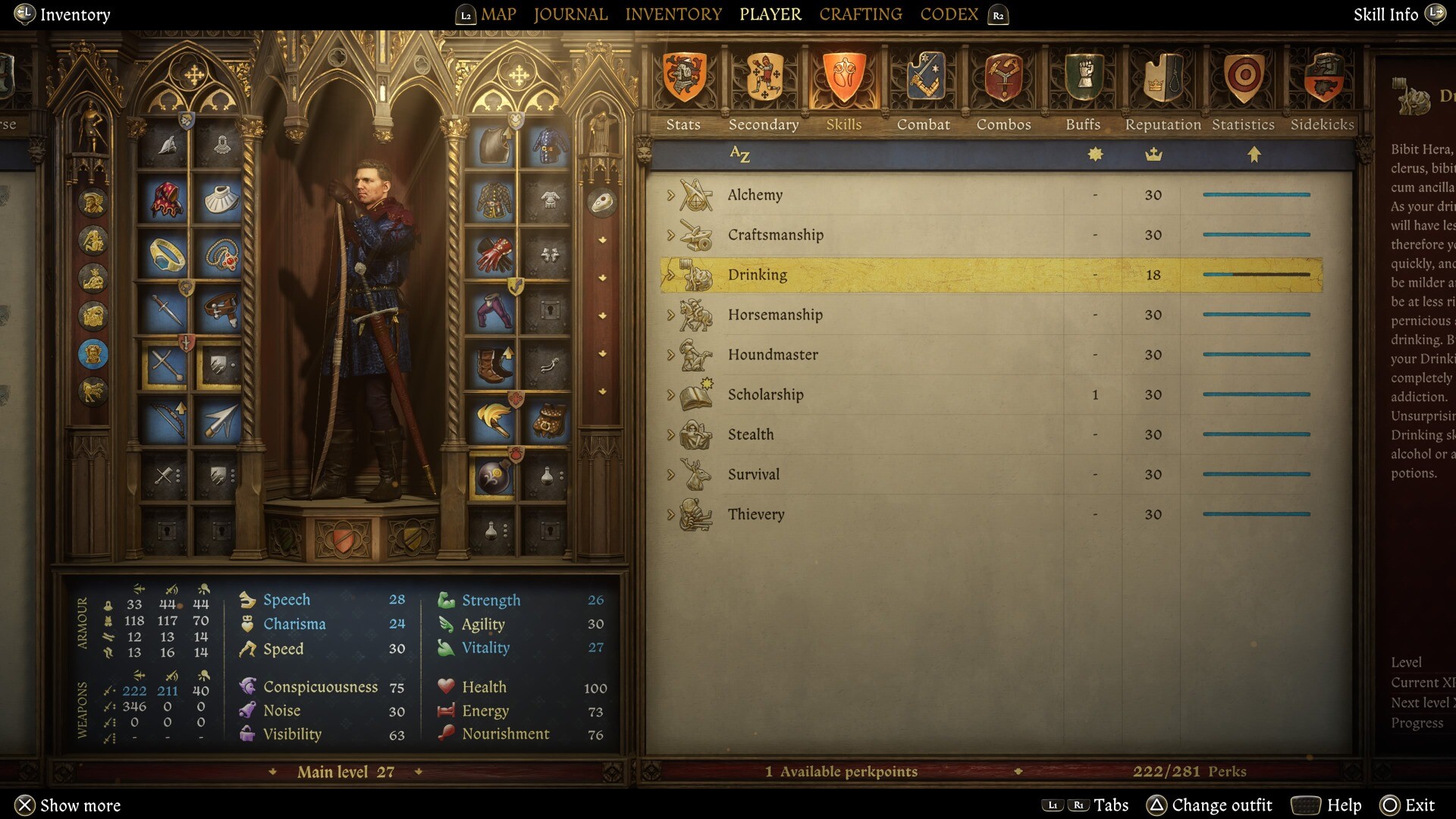This screenshot has height=819, width=1456.
Task: Open the CRAFTING menu
Action: pos(861,14)
